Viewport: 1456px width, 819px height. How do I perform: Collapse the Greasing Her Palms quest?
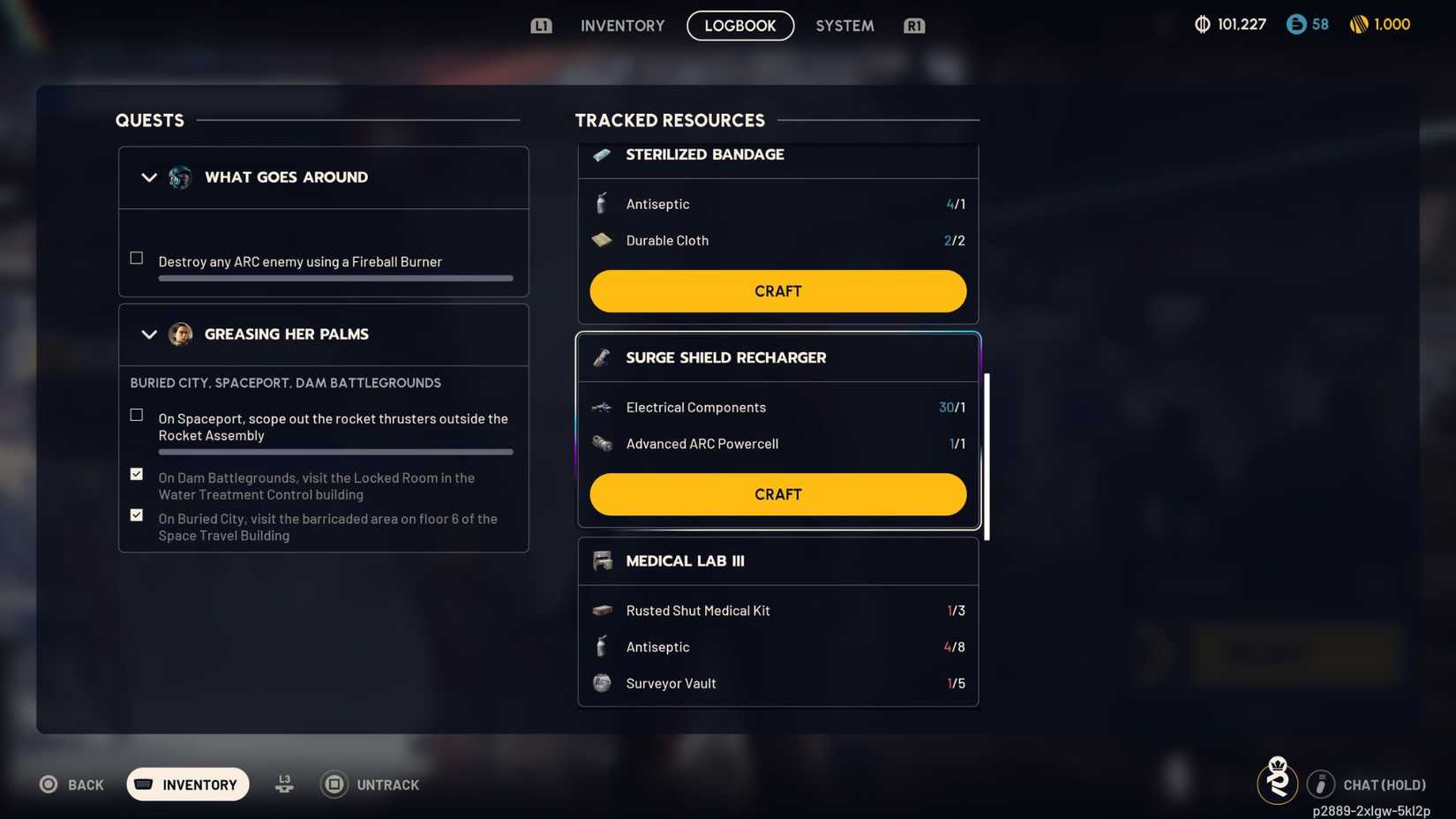(149, 334)
